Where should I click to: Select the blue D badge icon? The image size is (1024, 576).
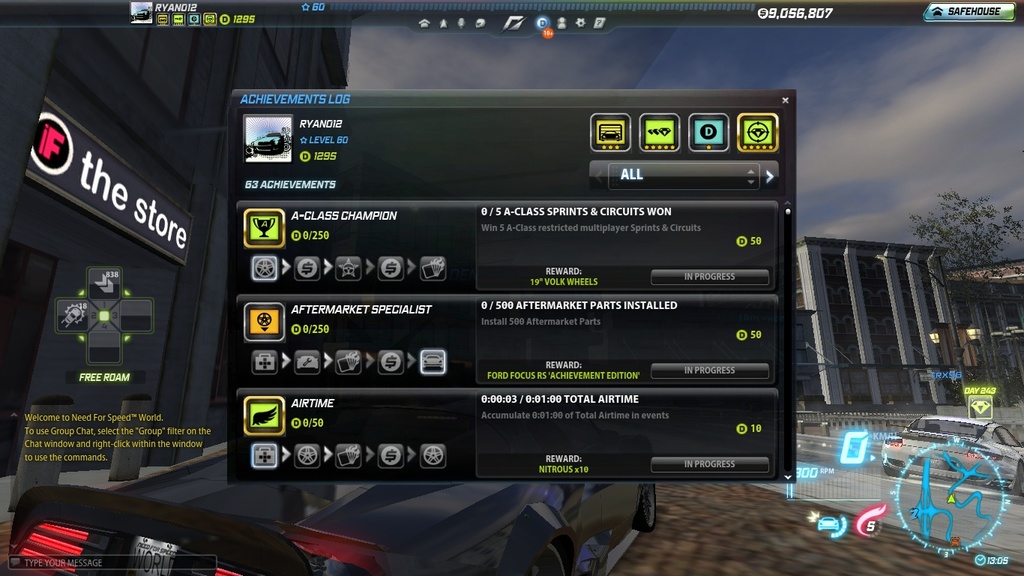click(x=709, y=132)
